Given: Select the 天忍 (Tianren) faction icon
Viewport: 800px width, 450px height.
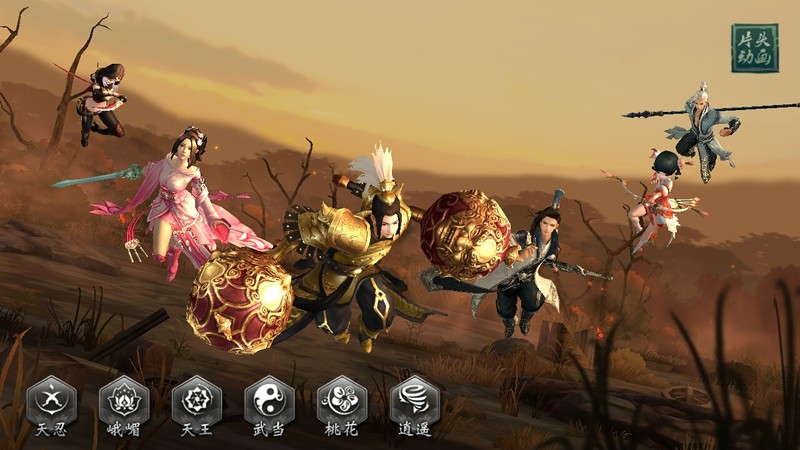Looking at the screenshot, I should (x=51, y=402).
